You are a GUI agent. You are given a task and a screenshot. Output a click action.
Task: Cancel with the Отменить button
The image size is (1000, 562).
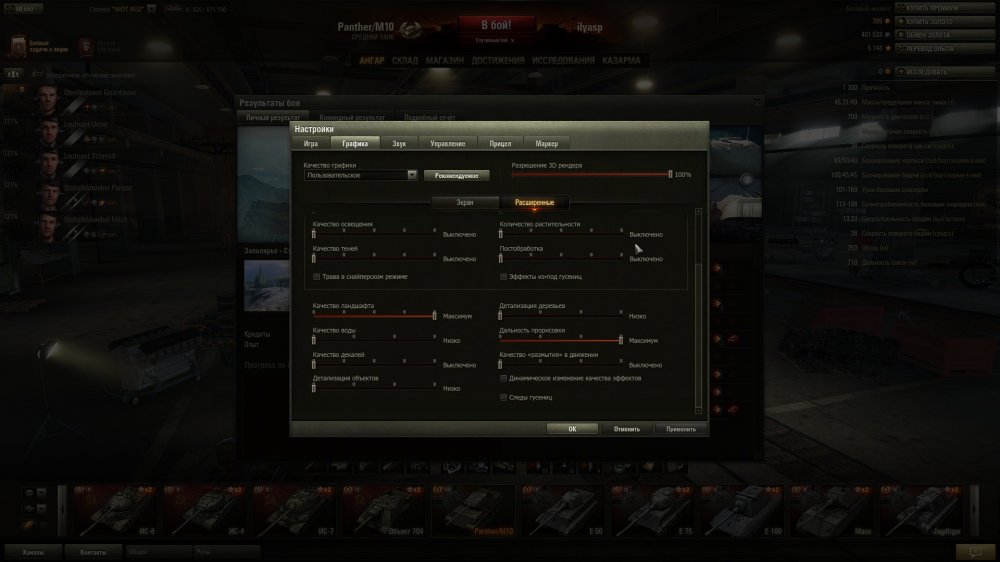tap(627, 429)
